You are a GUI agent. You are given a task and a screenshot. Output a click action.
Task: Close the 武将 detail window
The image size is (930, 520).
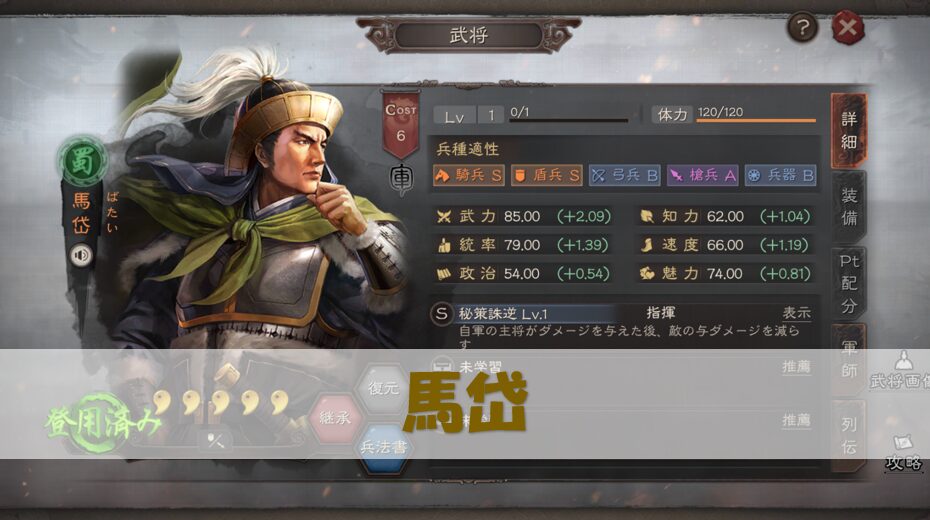848,27
